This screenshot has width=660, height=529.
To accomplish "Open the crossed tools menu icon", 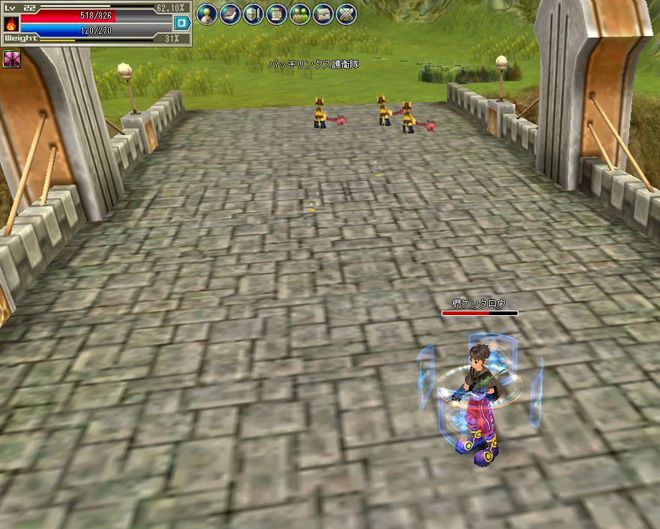I will [x=346, y=14].
